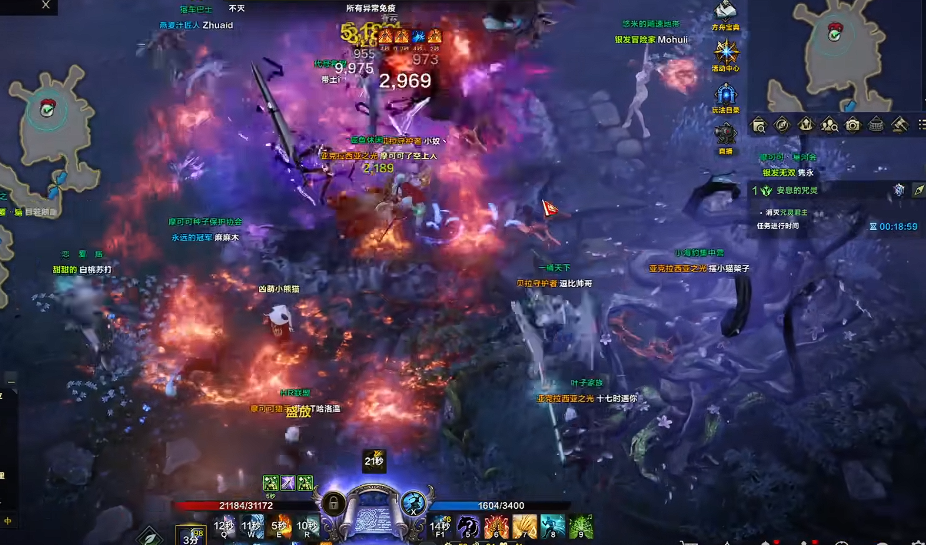This screenshot has width=926, height=545.
Task: Open the 直播 livestream camera icon
Action: (x=727, y=133)
